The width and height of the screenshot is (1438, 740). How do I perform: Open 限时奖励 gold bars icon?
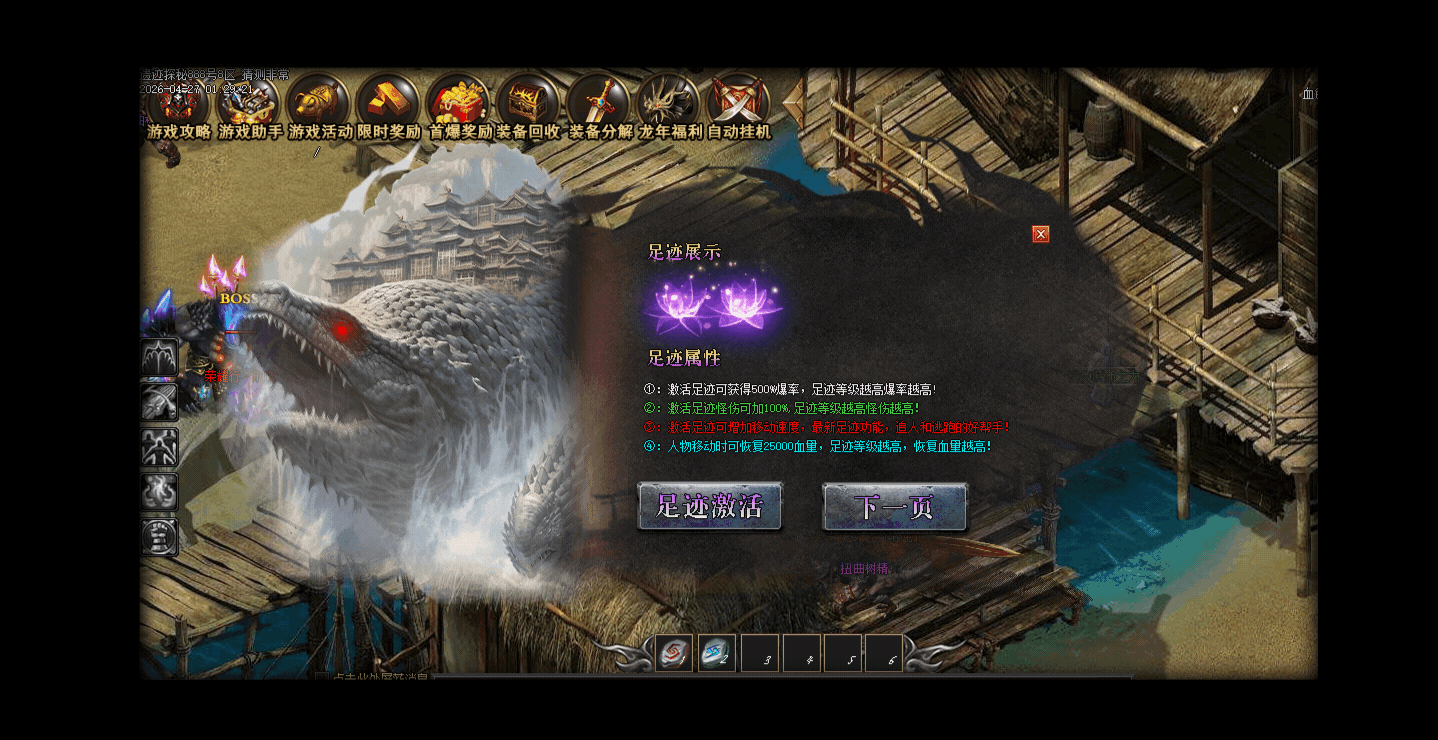[389, 103]
